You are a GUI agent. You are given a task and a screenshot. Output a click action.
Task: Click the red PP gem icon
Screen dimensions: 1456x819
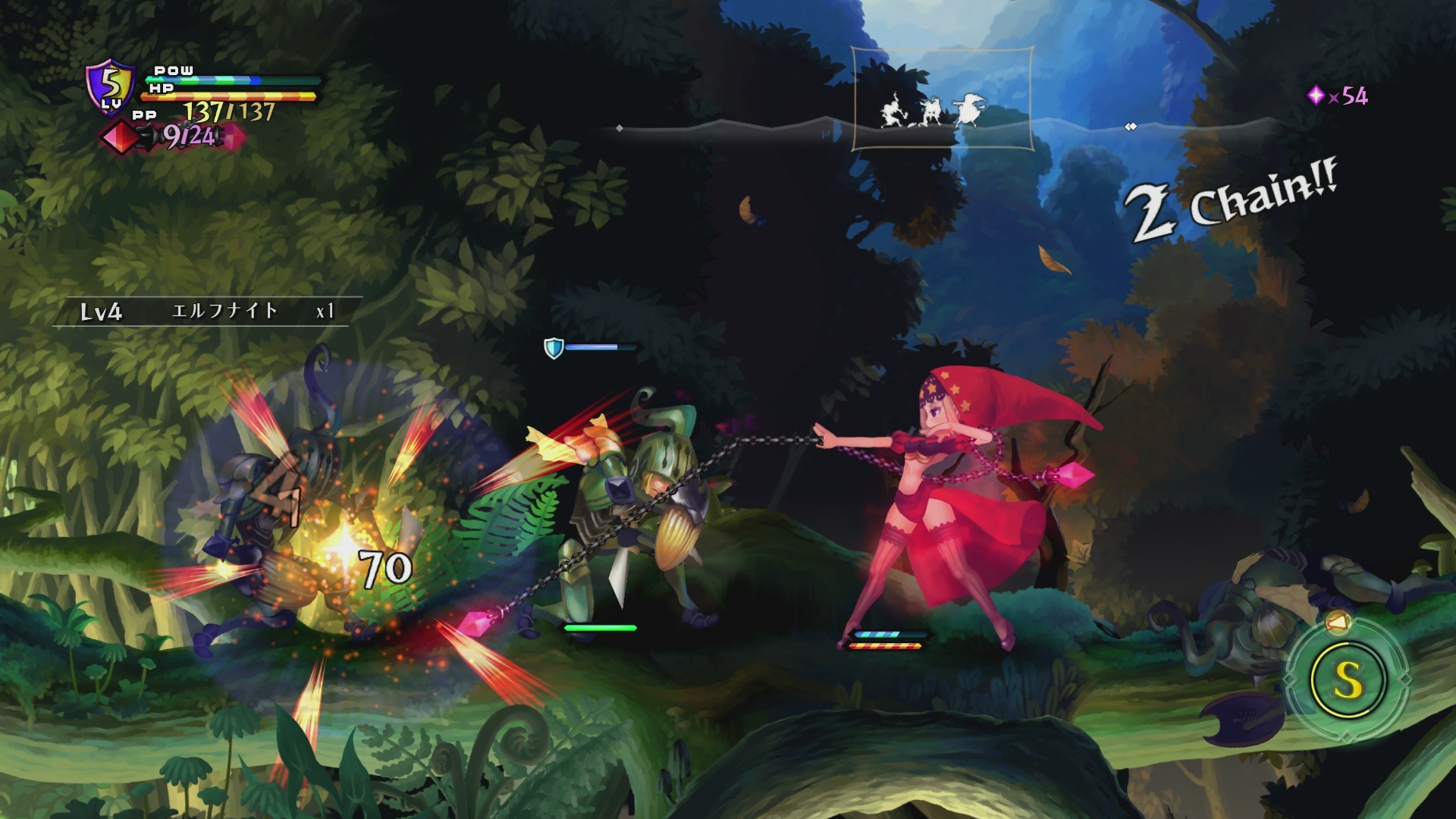point(121,136)
